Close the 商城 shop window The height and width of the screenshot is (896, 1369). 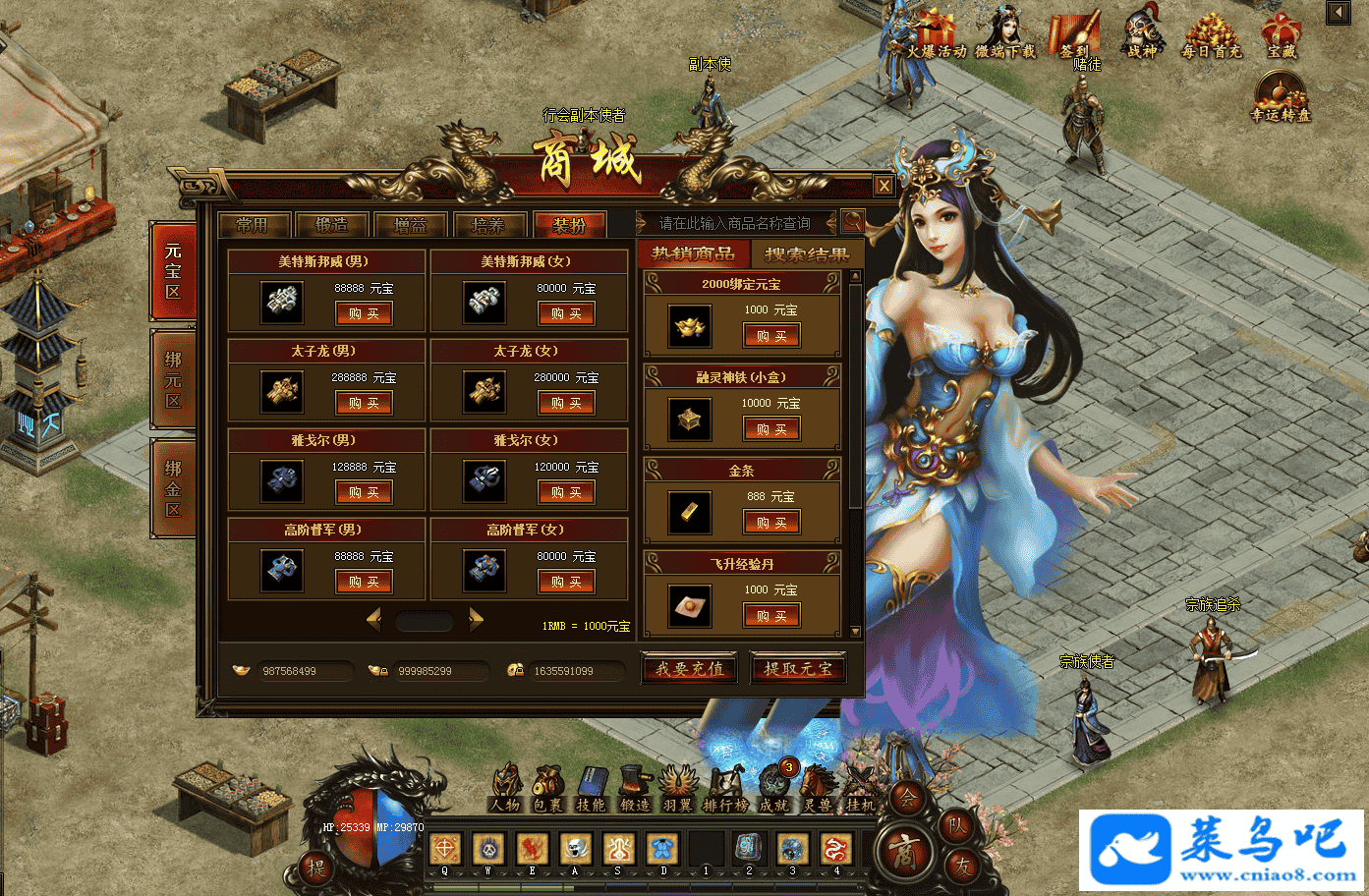coord(884,186)
